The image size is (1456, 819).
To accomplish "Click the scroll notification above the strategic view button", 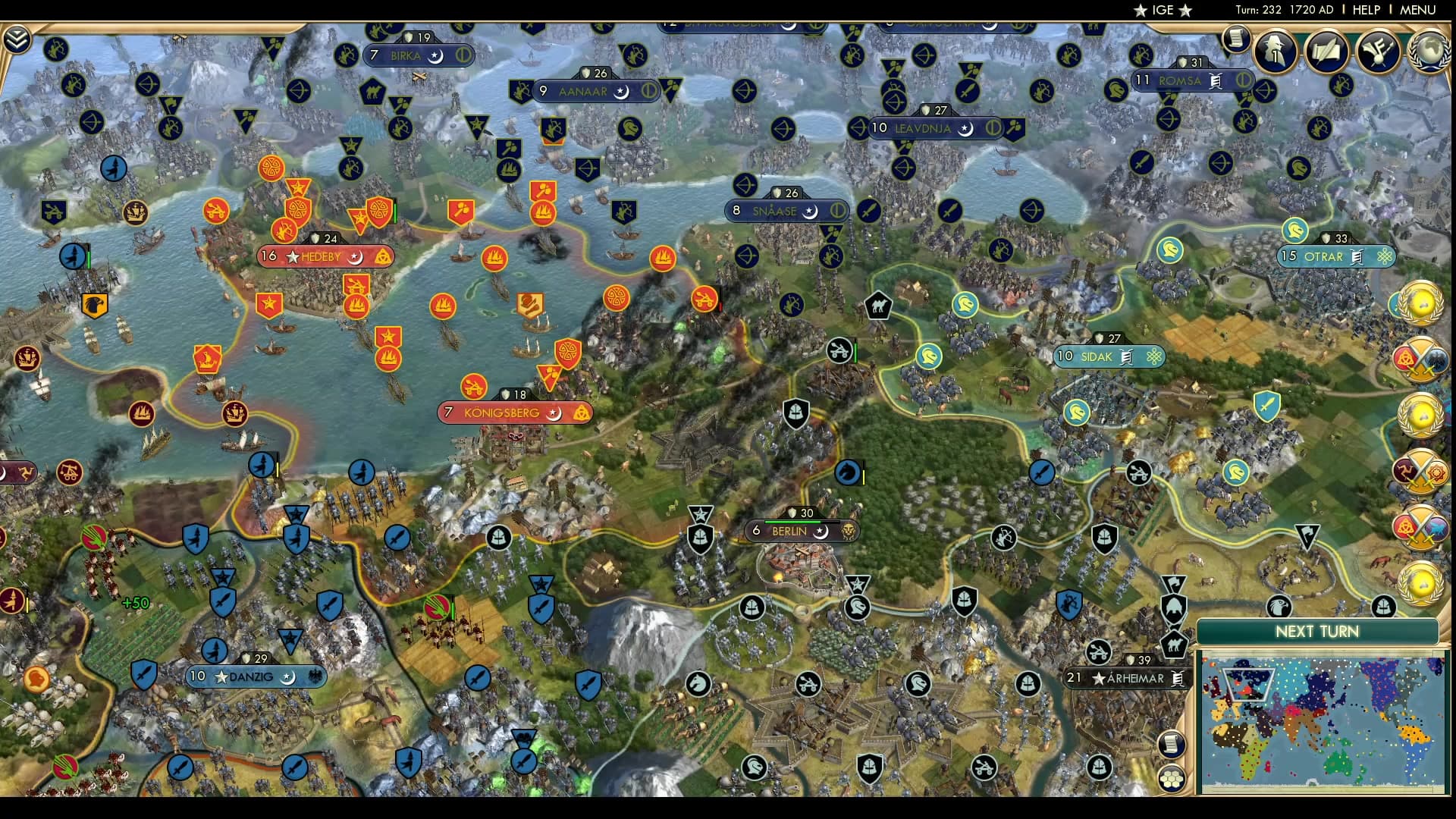I will click(1171, 744).
